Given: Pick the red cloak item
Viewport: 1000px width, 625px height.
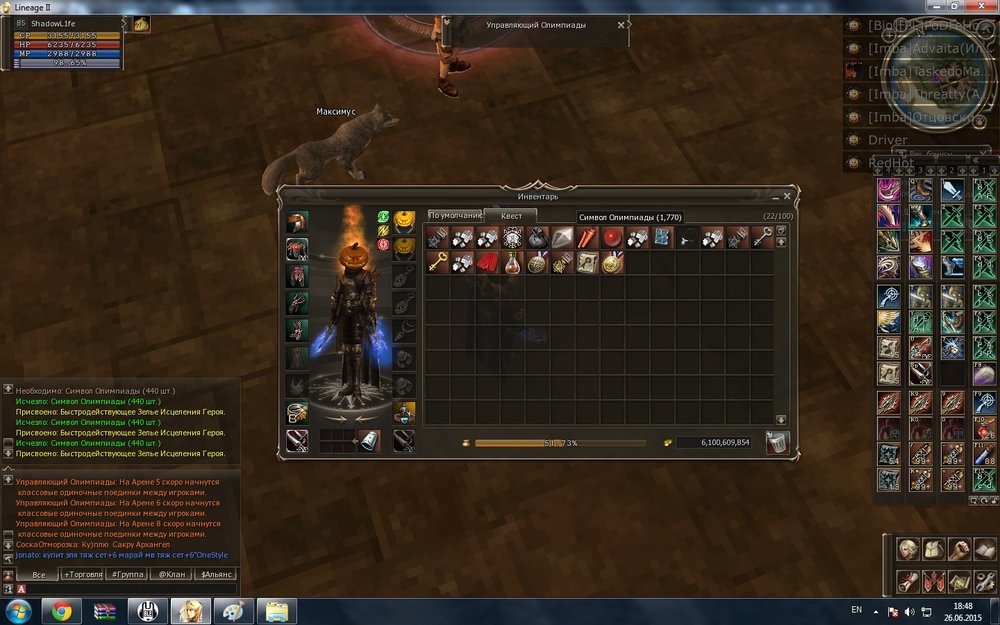Looking at the screenshot, I should click(487, 263).
